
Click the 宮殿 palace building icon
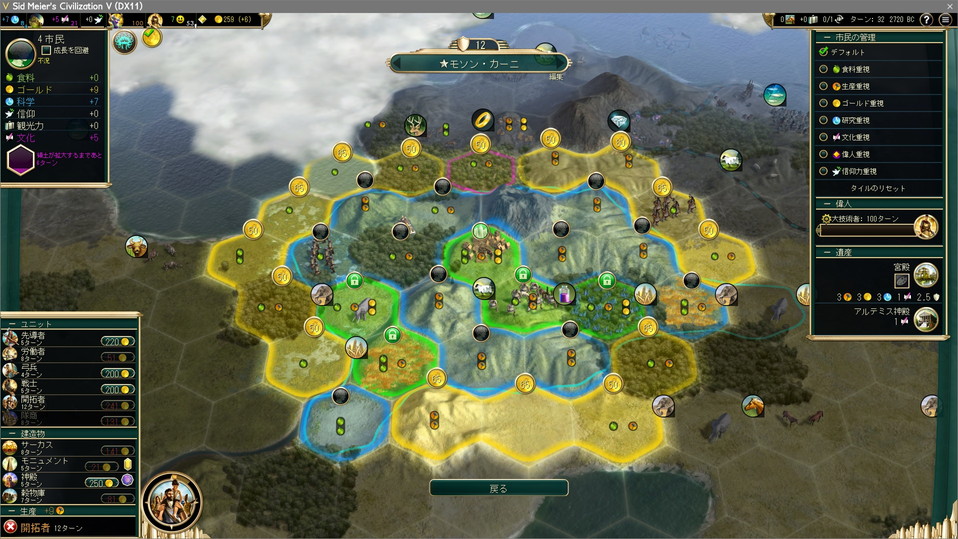pos(925,274)
